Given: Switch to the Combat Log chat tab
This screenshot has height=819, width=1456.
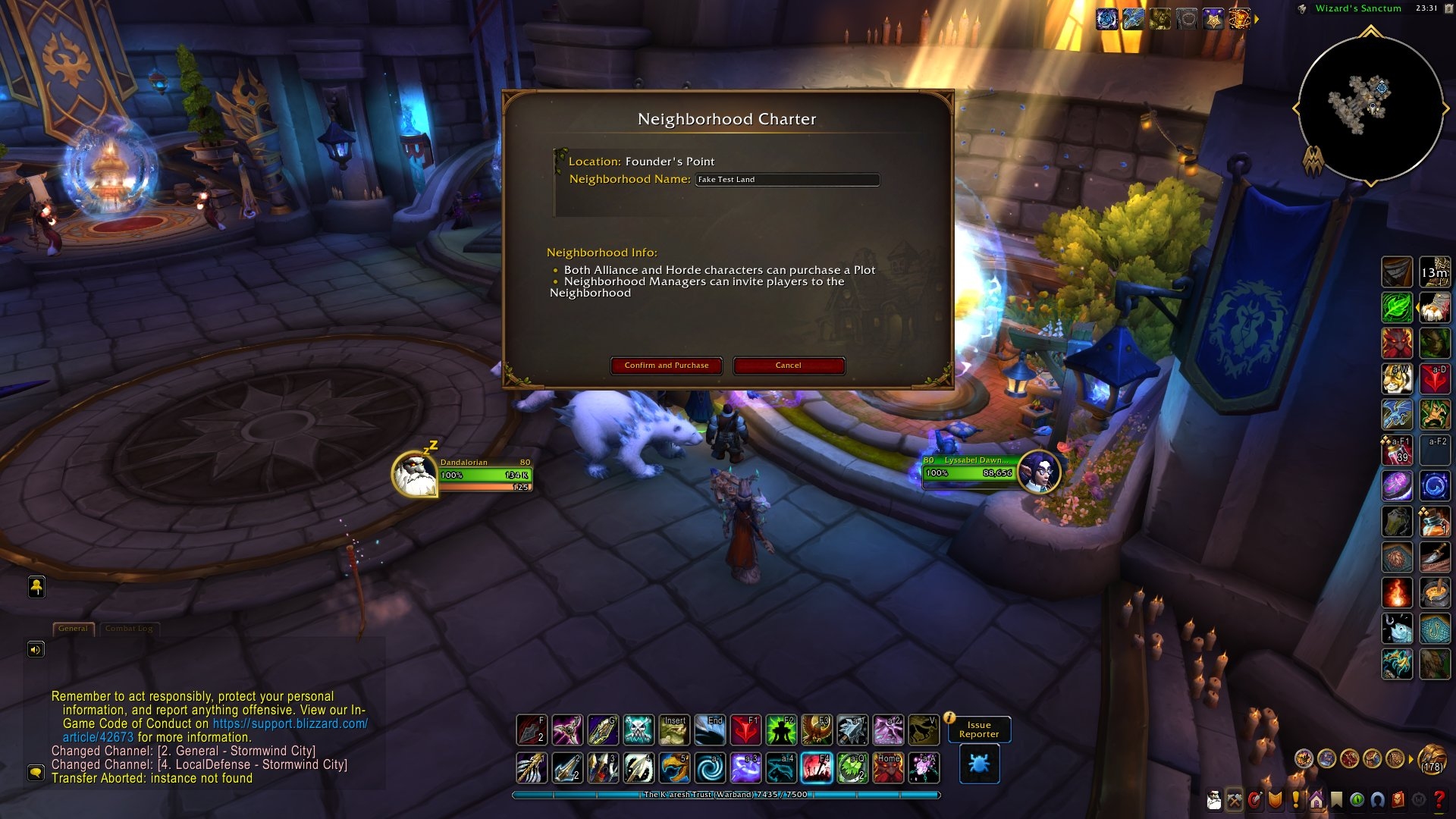Looking at the screenshot, I should (x=129, y=629).
